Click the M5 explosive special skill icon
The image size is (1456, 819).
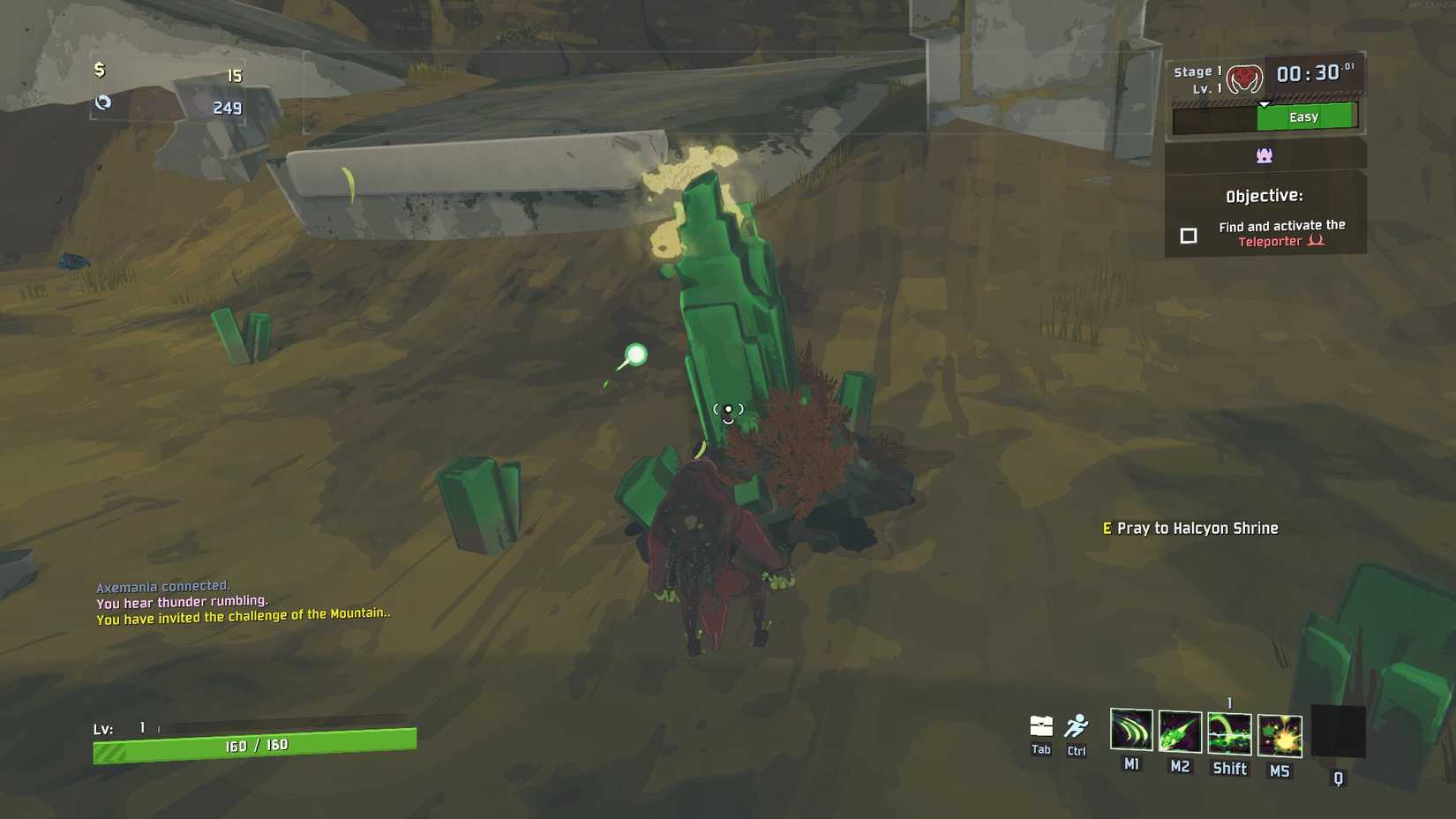point(1279,735)
